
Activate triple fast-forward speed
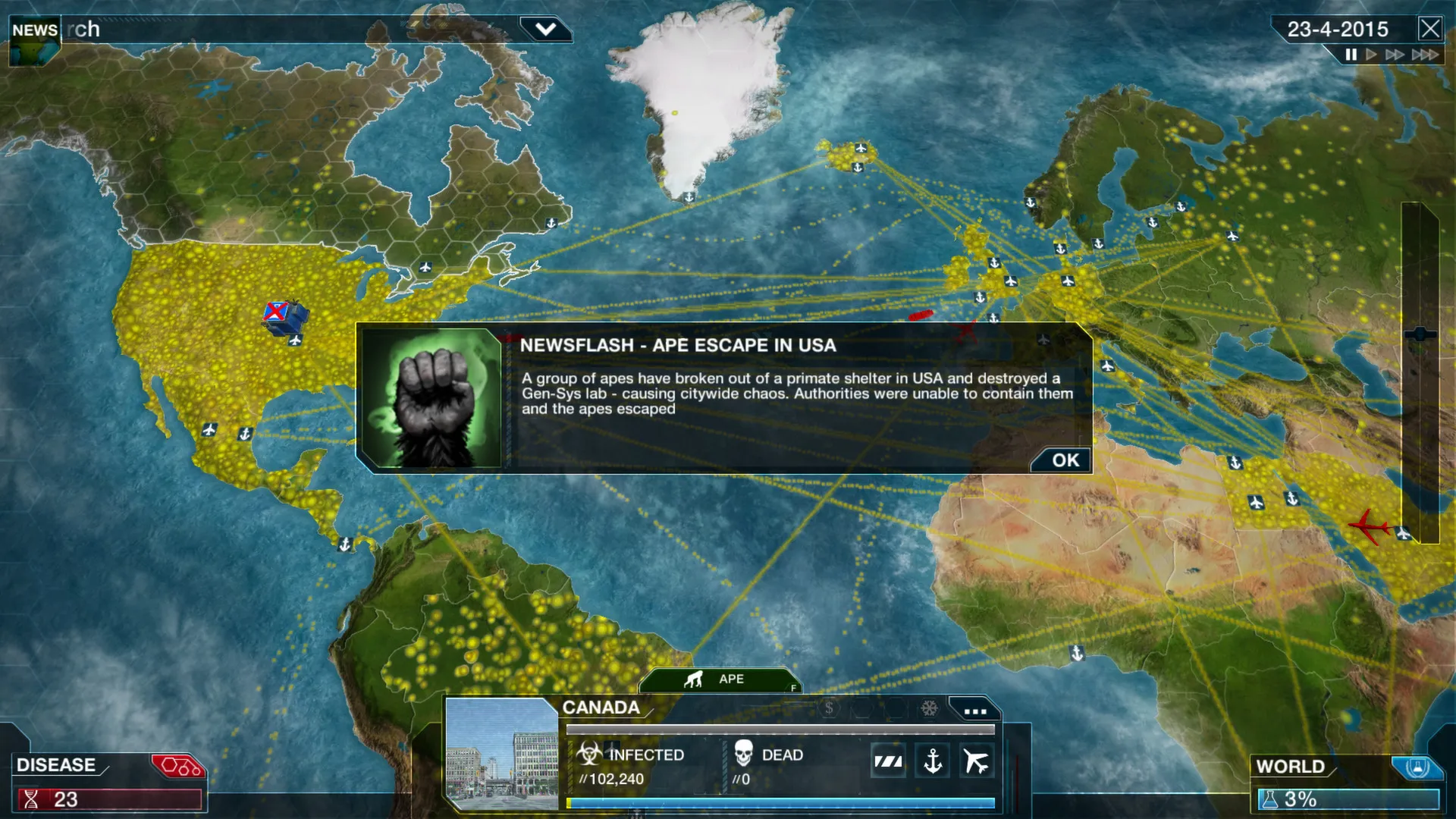click(x=1426, y=55)
